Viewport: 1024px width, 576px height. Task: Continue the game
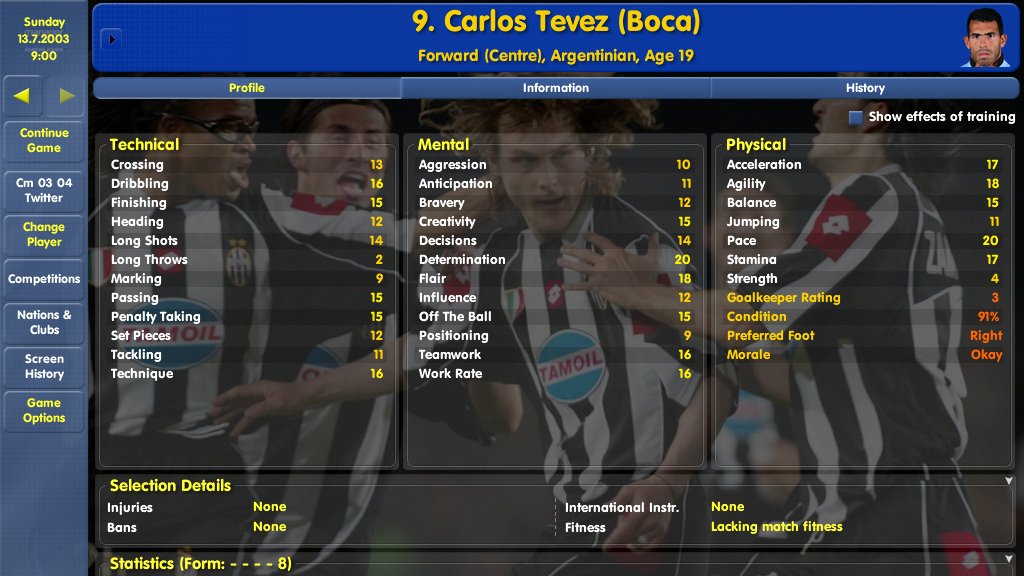pyautogui.click(x=44, y=140)
